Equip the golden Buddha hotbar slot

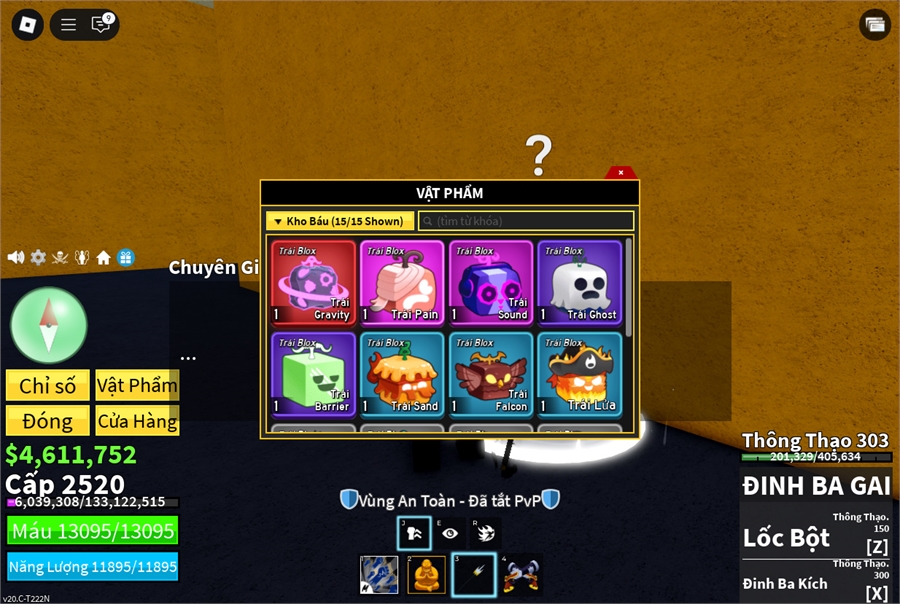[427, 575]
